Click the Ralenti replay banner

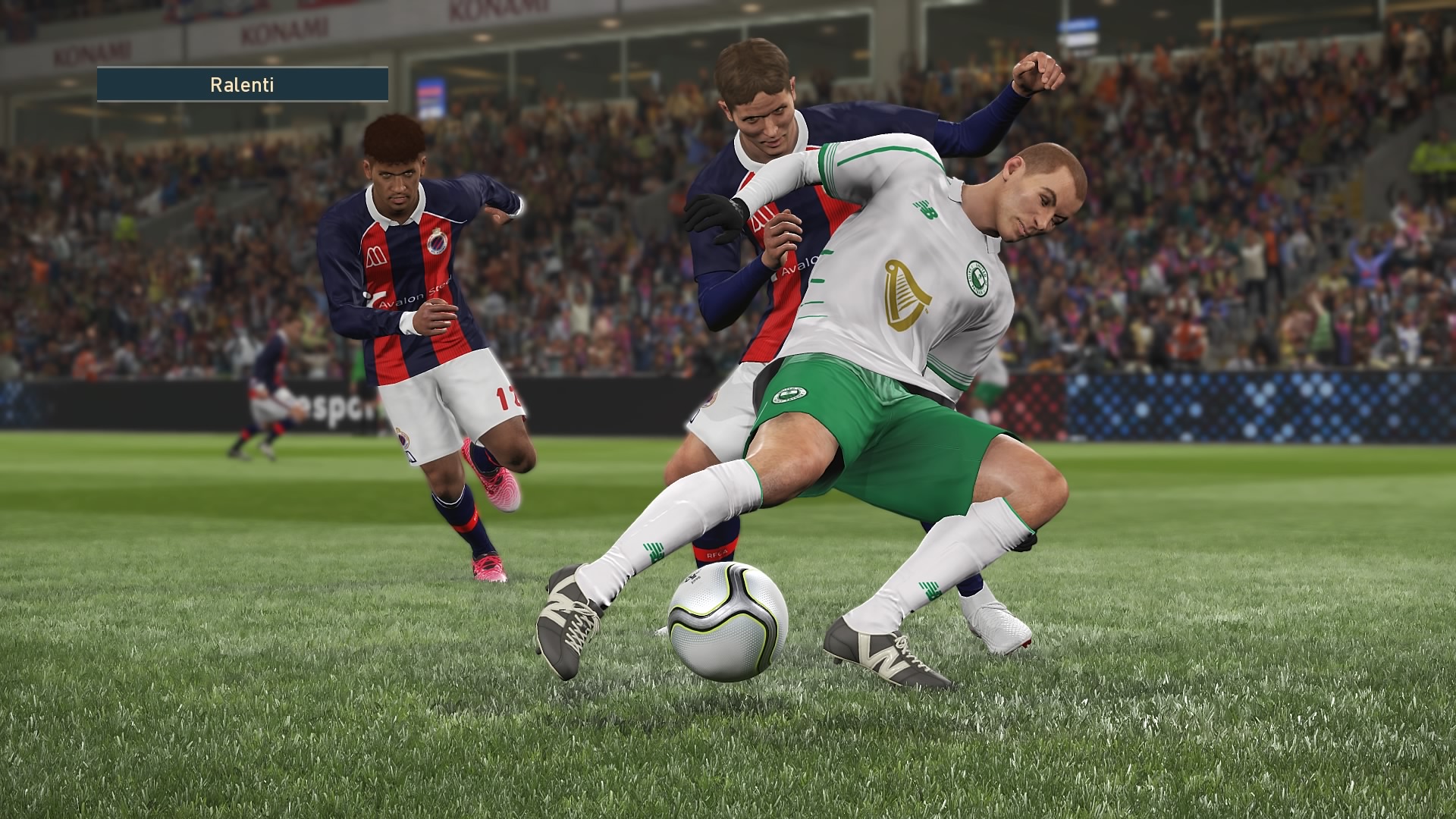(x=243, y=84)
